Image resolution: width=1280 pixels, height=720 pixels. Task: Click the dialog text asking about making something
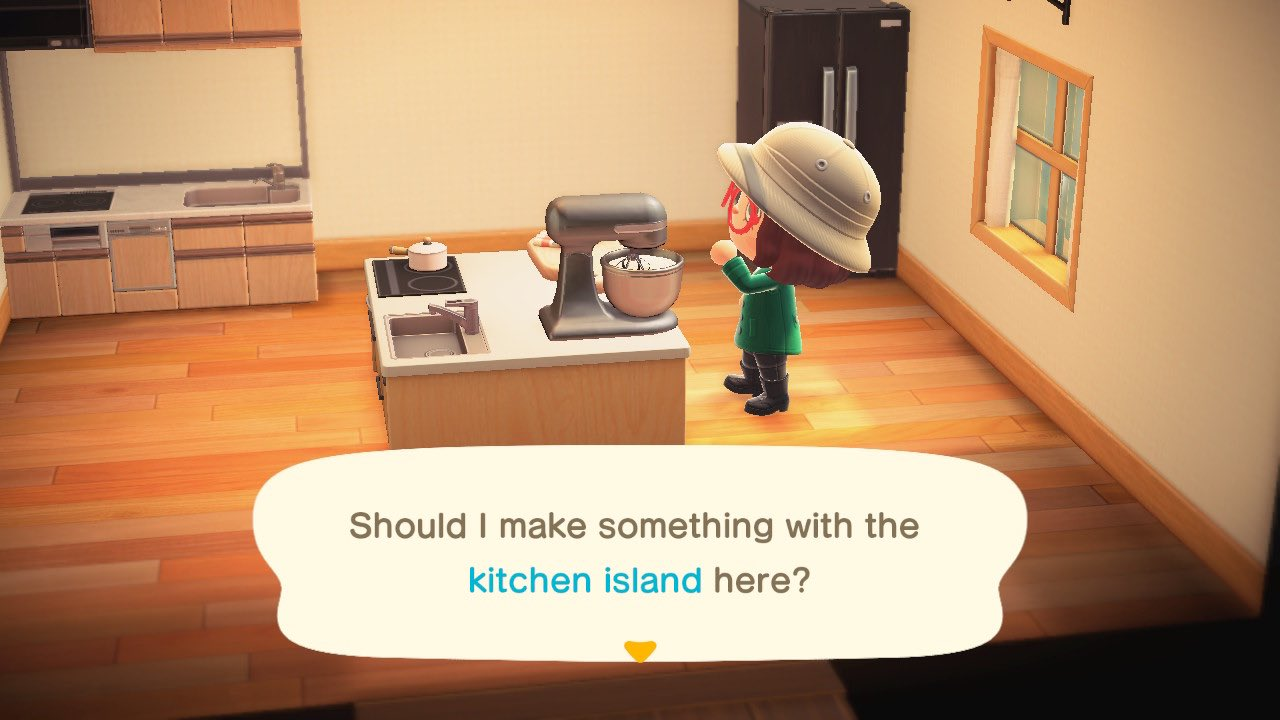tap(632, 525)
